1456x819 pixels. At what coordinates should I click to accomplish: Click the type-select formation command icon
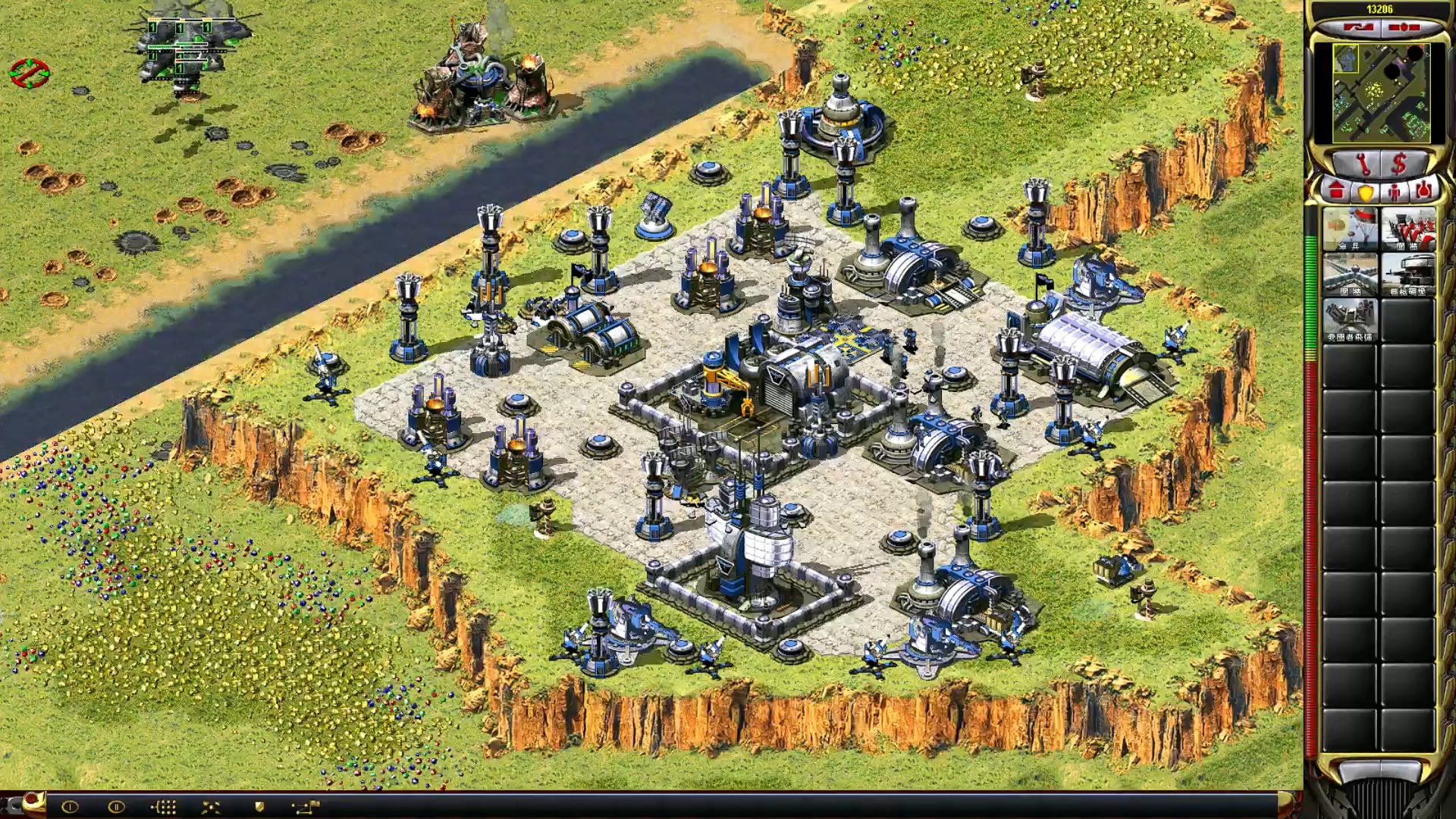(x=163, y=807)
